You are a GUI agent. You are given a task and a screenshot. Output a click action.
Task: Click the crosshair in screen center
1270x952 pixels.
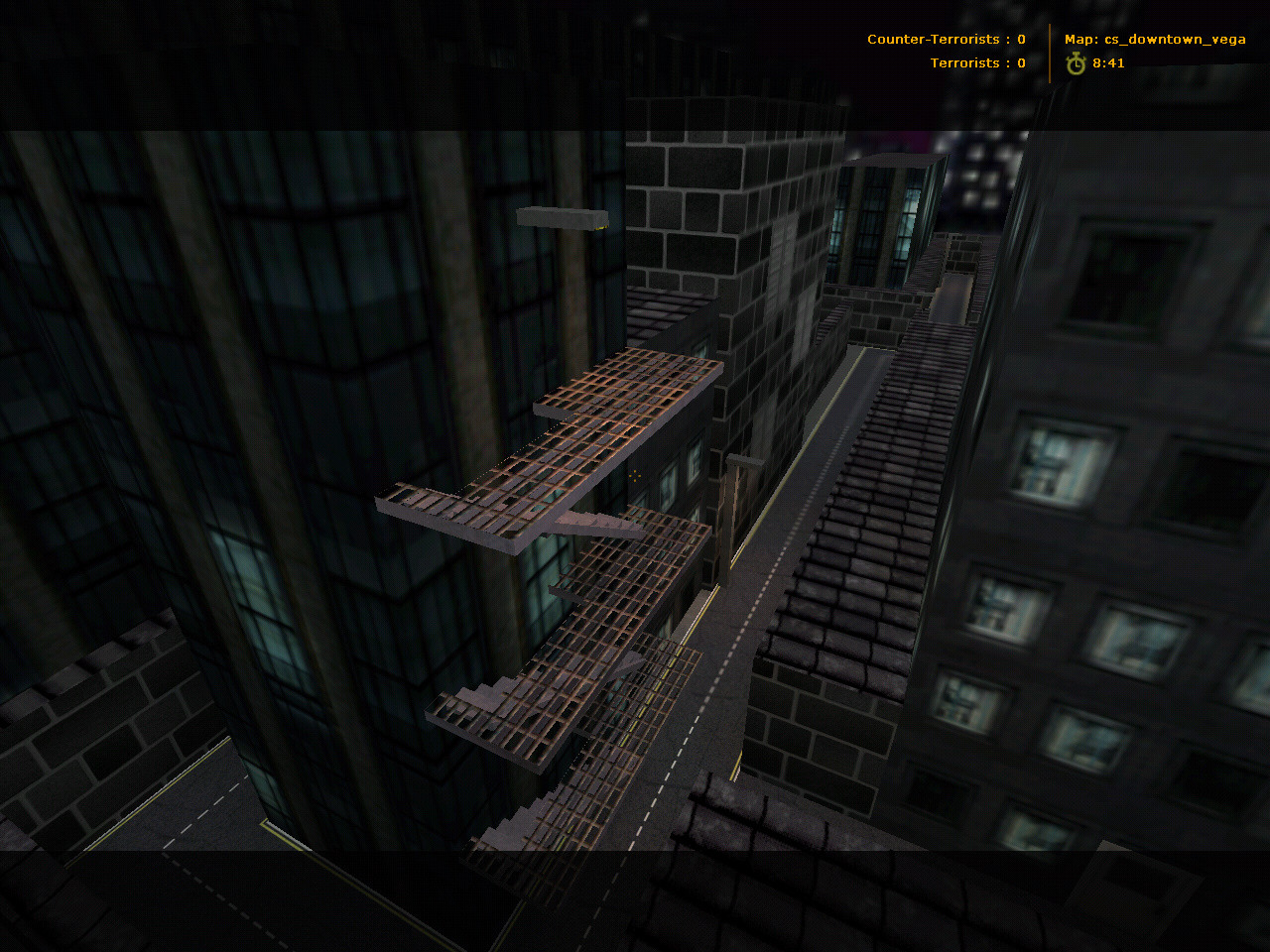pyautogui.click(x=633, y=475)
